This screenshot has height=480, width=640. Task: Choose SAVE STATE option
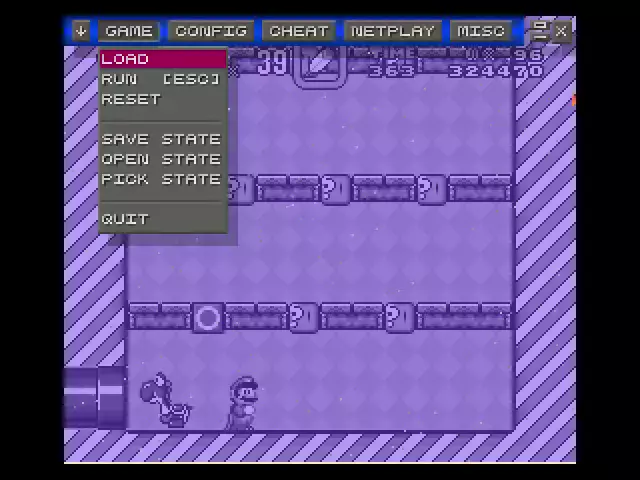(162, 139)
